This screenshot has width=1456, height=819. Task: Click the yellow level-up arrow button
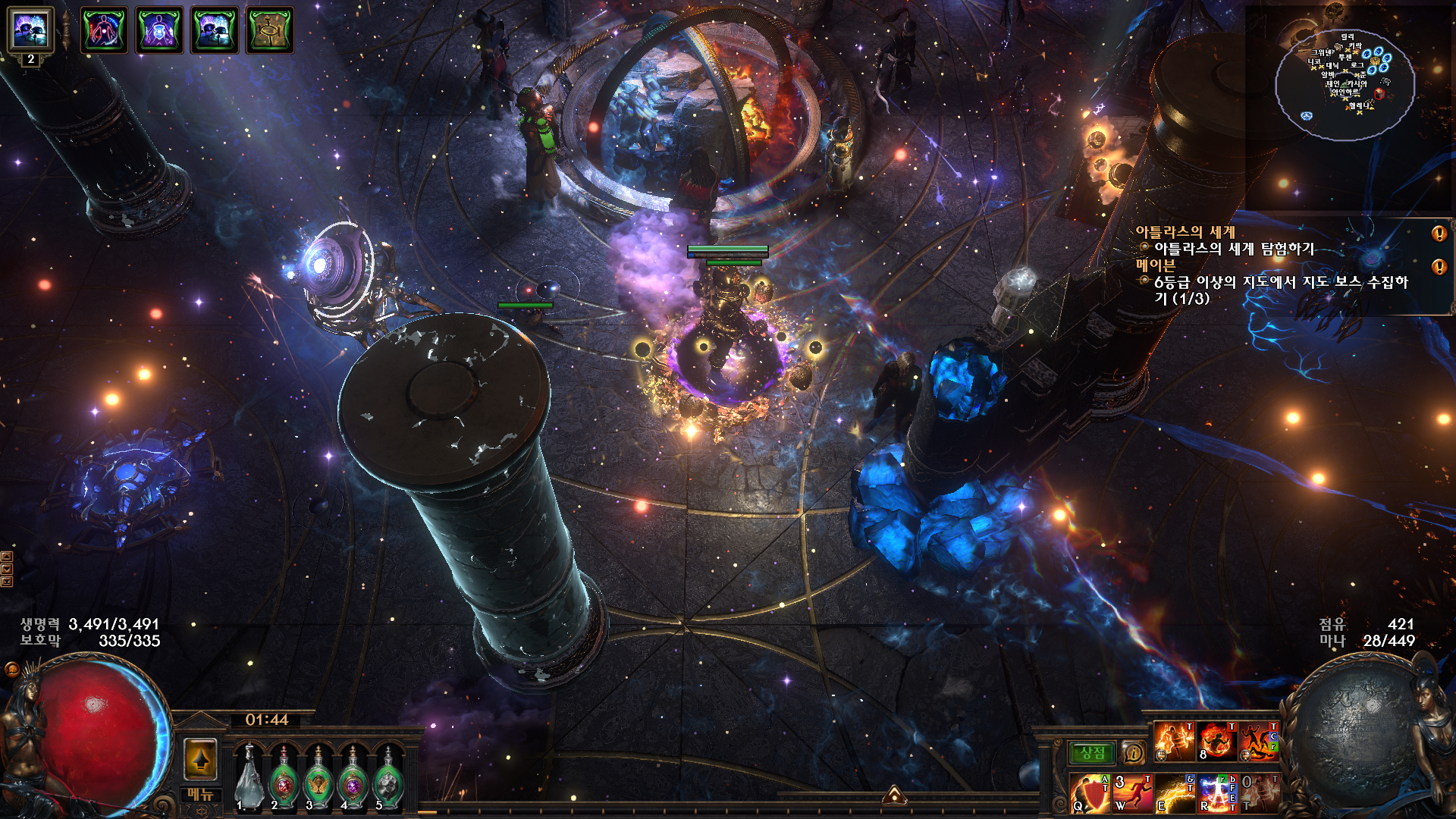[201, 759]
